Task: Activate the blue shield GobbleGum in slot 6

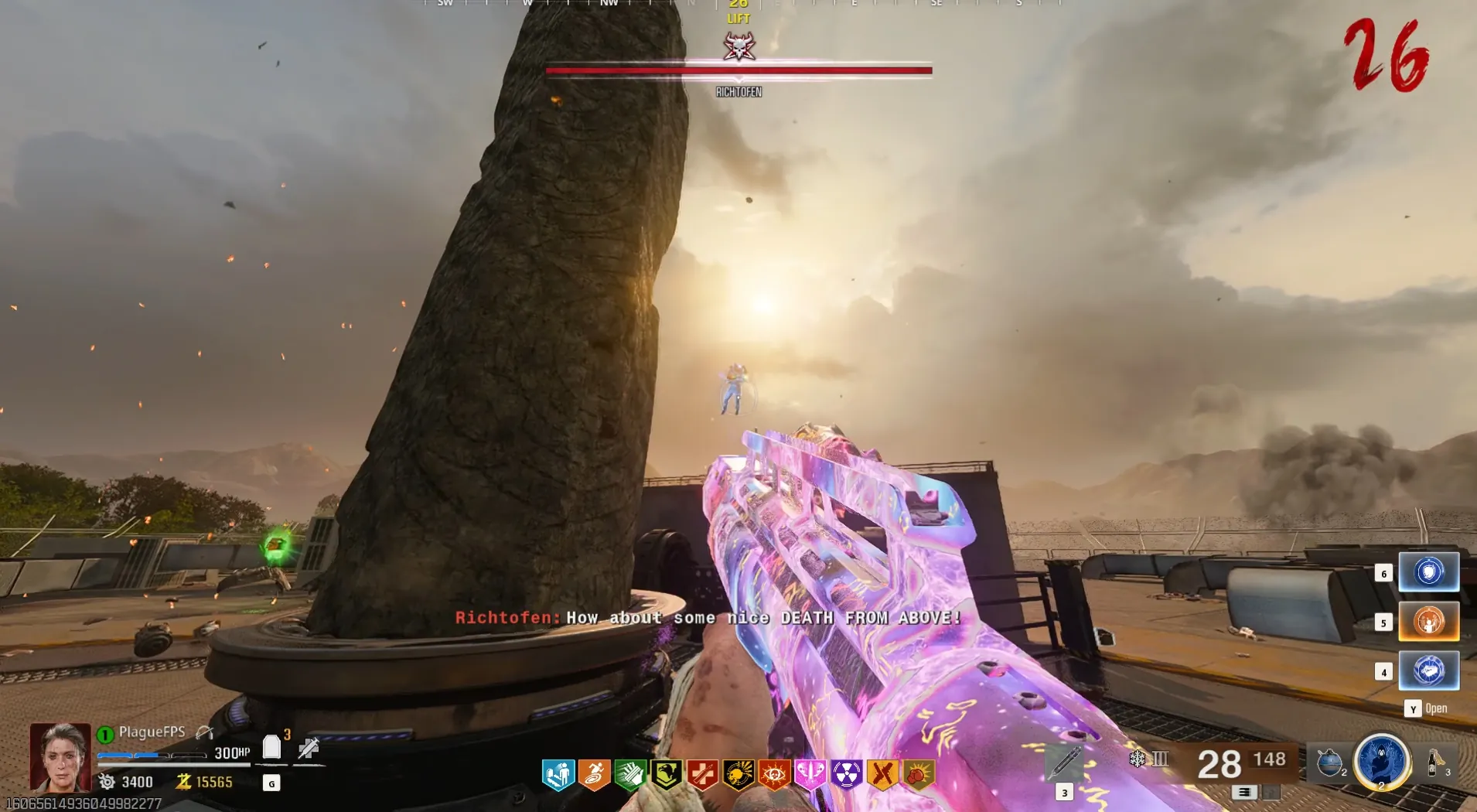Action: [x=1428, y=572]
